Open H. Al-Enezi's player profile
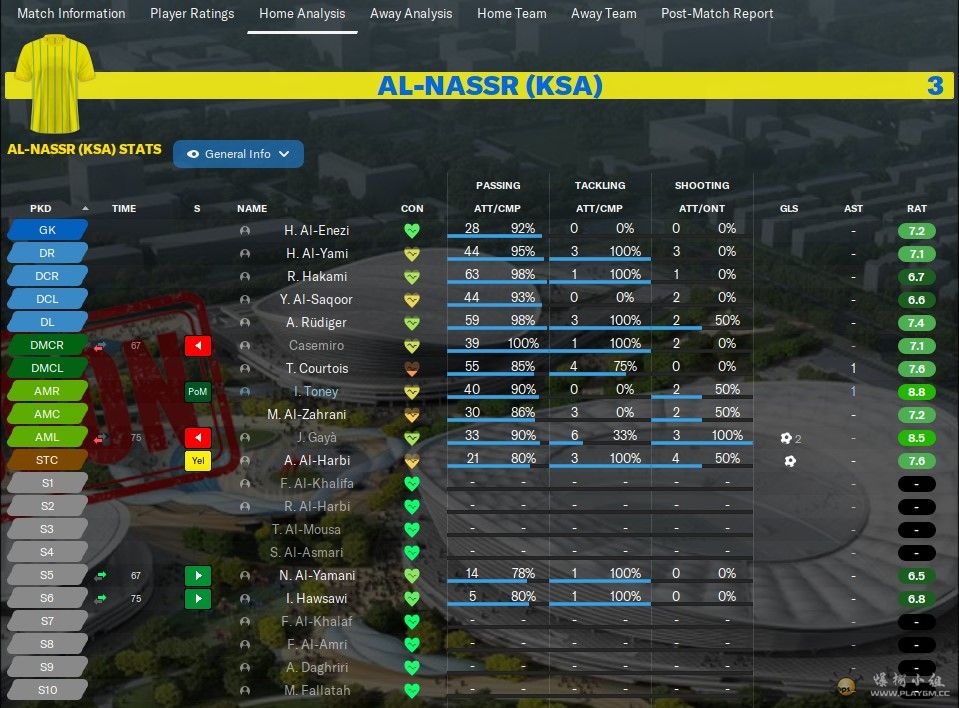 point(316,231)
